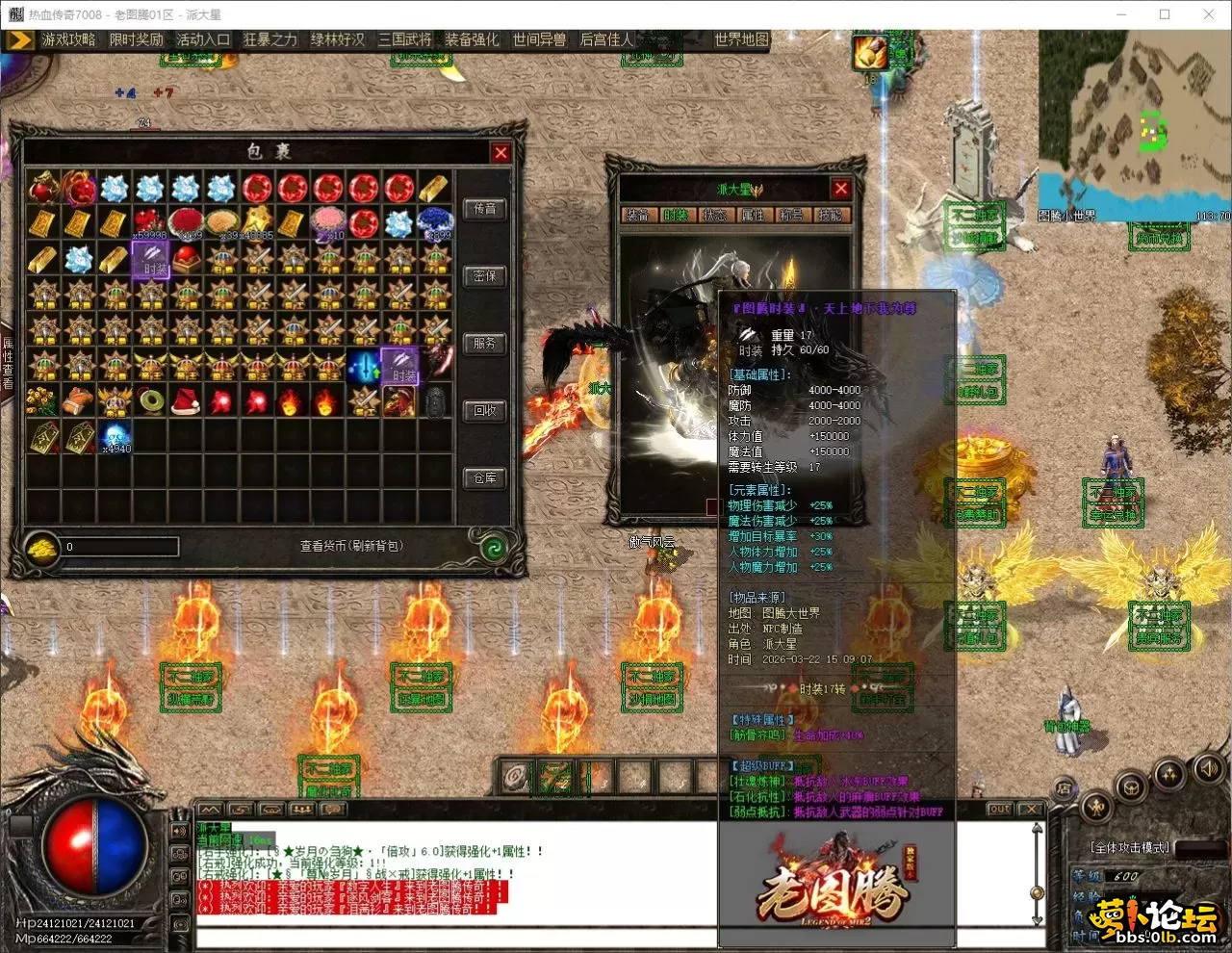Screen dimensions: 1232x953
Task: Refresh the bag with the green swirl button
Action: 494,548
